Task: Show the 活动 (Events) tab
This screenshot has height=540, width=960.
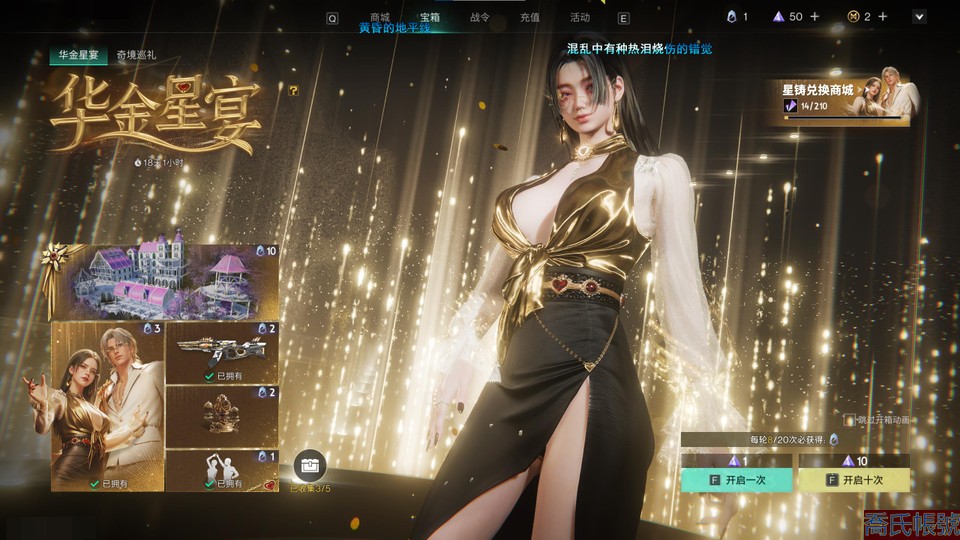Action: pos(580,17)
